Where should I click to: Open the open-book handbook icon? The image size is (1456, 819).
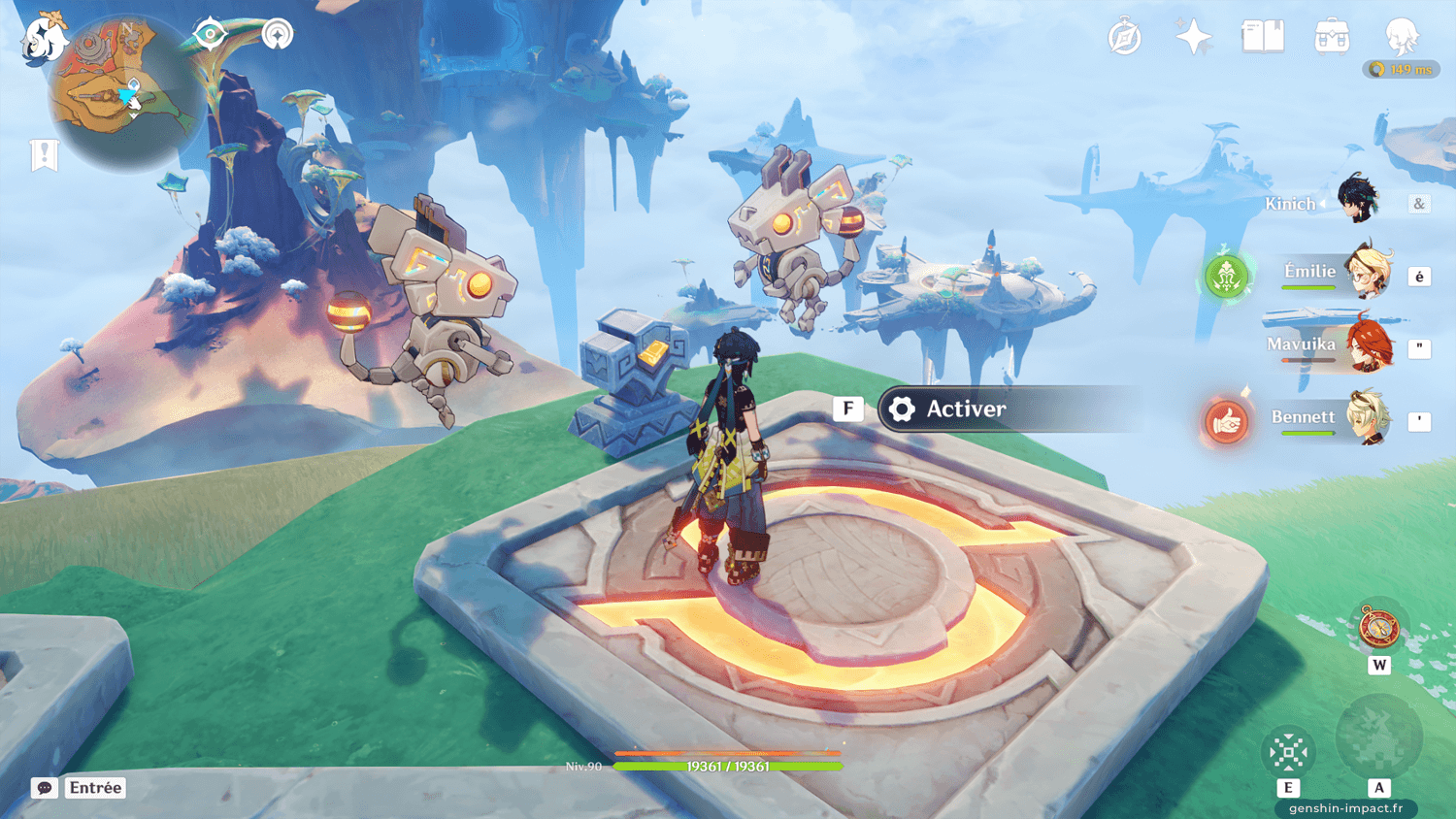tap(1263, 38)
